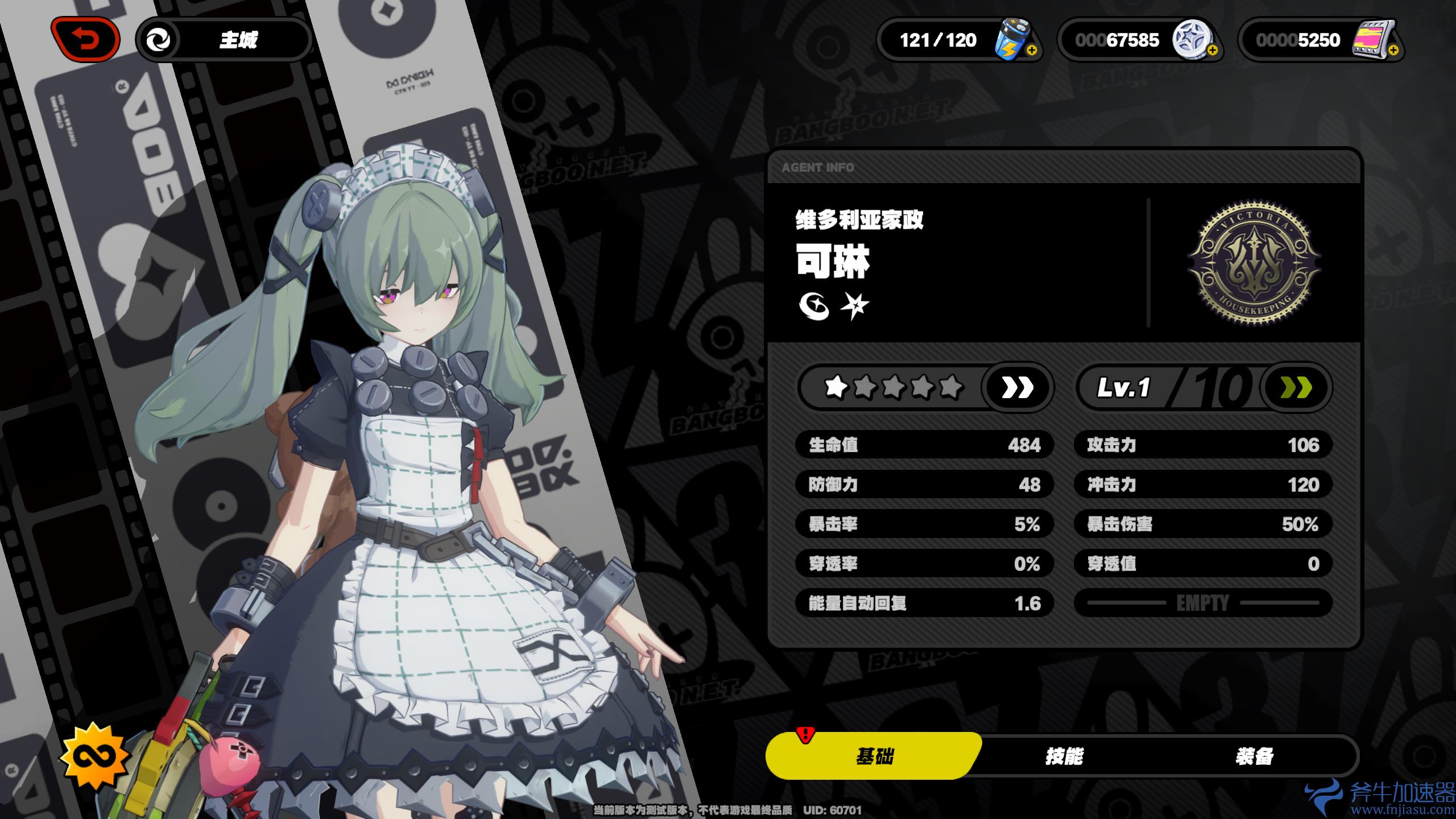
Task: Open star promotion double-arrow button
Action: coord(1017,388)
